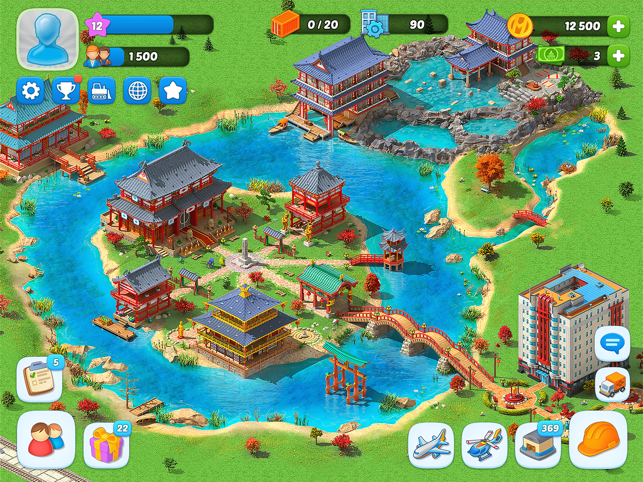Open the gear settings menu
This screenshot has width=643, height=482.
coord(31,91)
